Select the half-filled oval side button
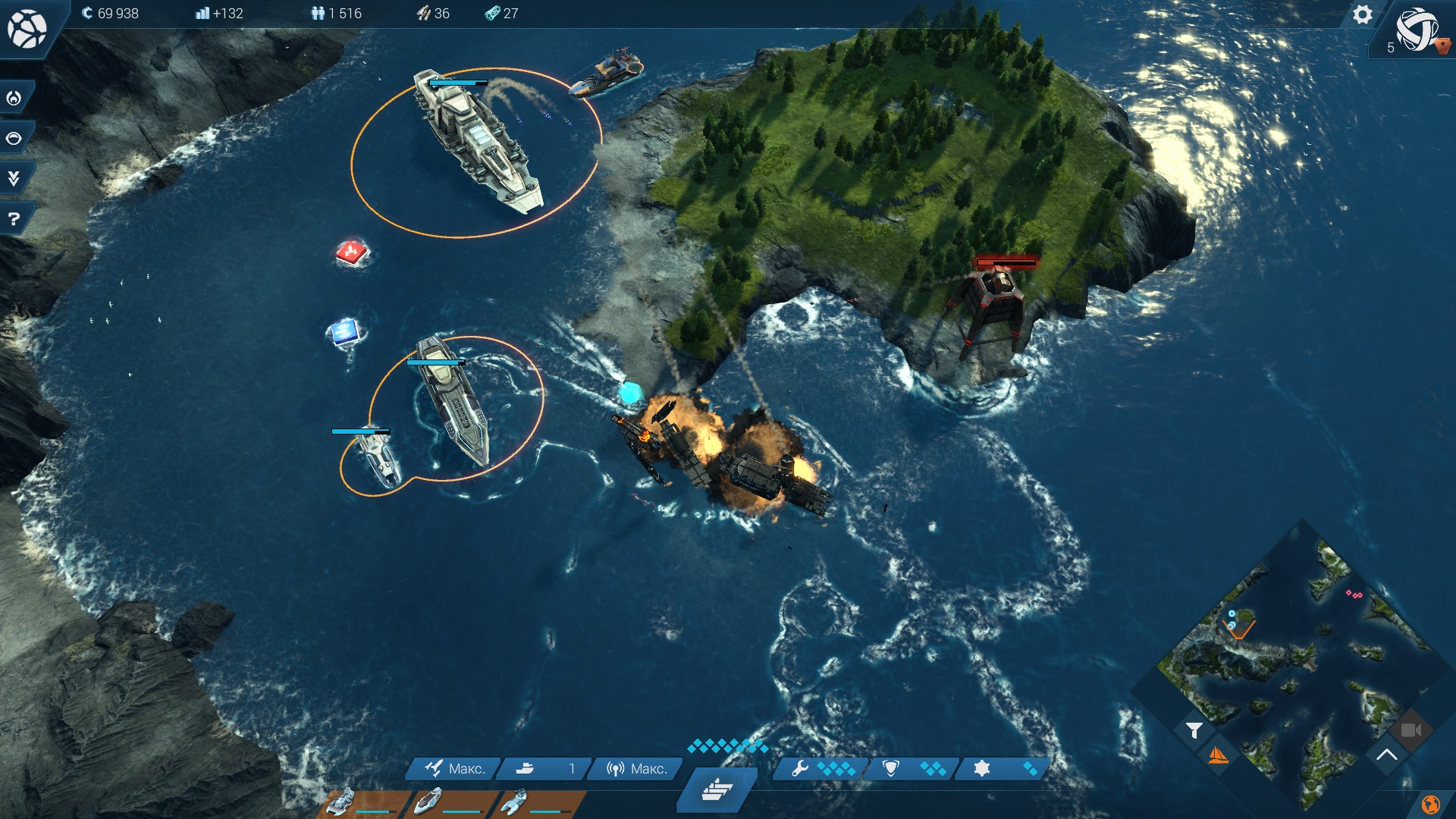Image resolution: width=1456 pixels, height=819 pixels. point(14,138)
